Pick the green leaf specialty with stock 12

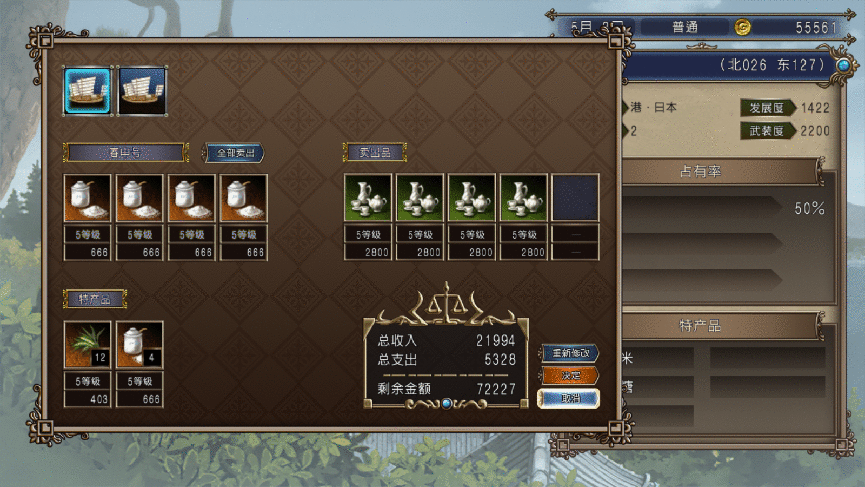(87, 345)
